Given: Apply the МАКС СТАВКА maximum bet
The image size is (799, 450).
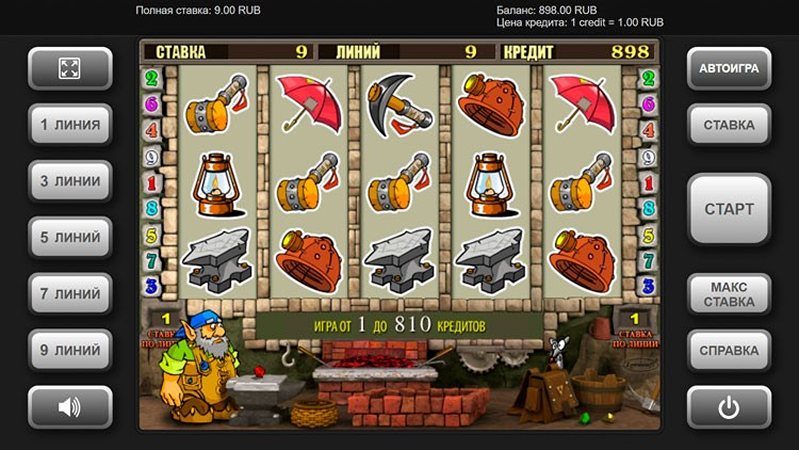Looking at the screenshot, I should coord(728,294).
